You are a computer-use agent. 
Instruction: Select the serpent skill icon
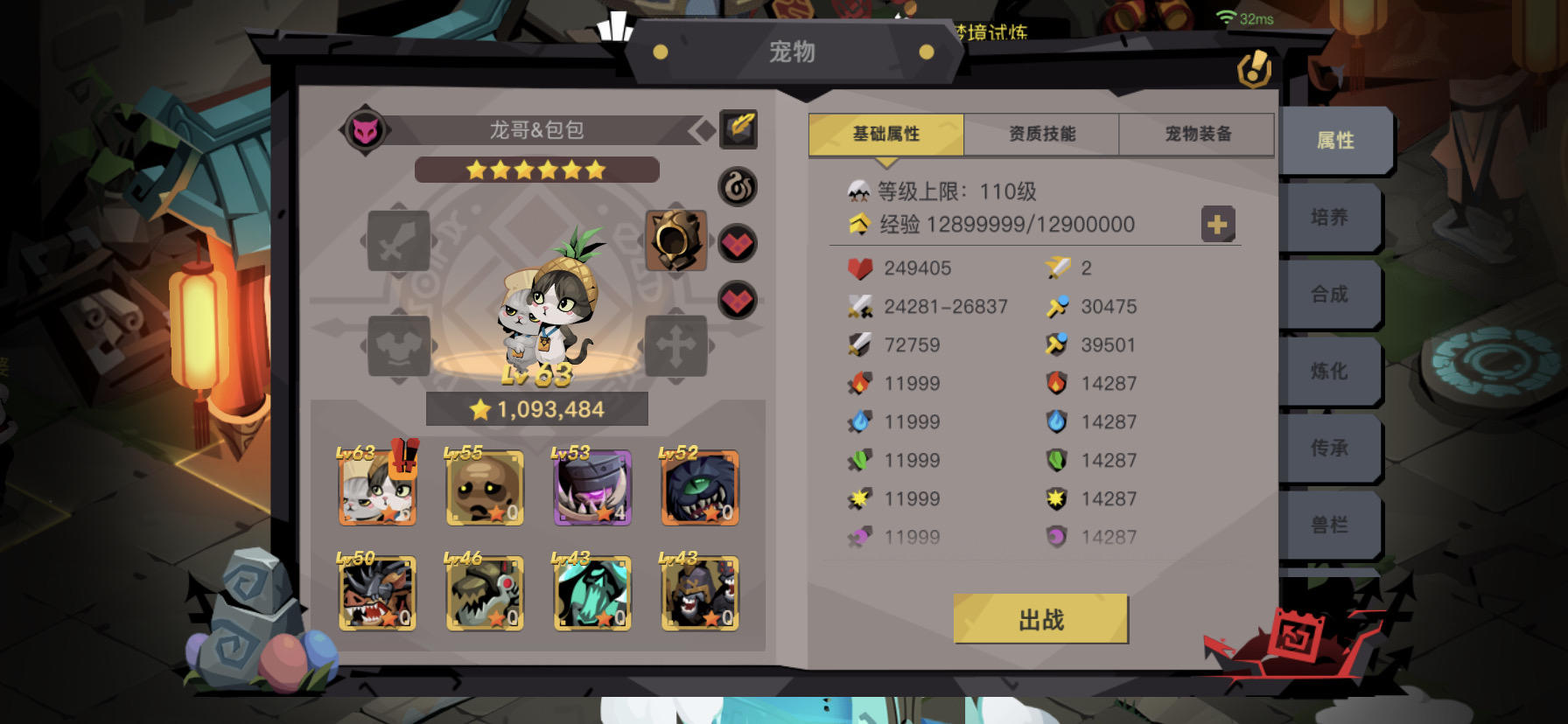pos(738,188)
